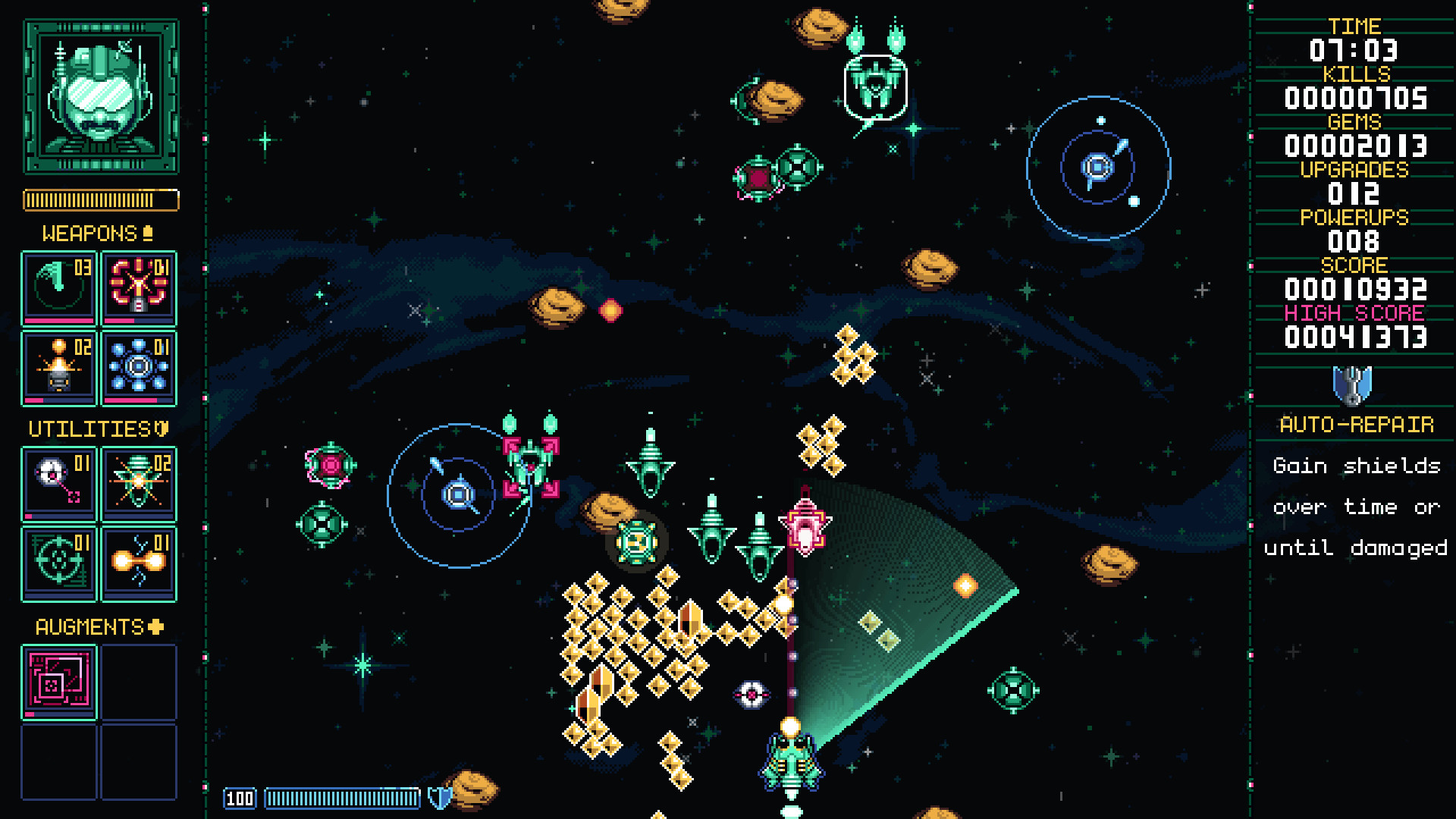Click an empty augment slot below AUGMENTS
This screenshot has height=819, width=1456.
point(139,681)
